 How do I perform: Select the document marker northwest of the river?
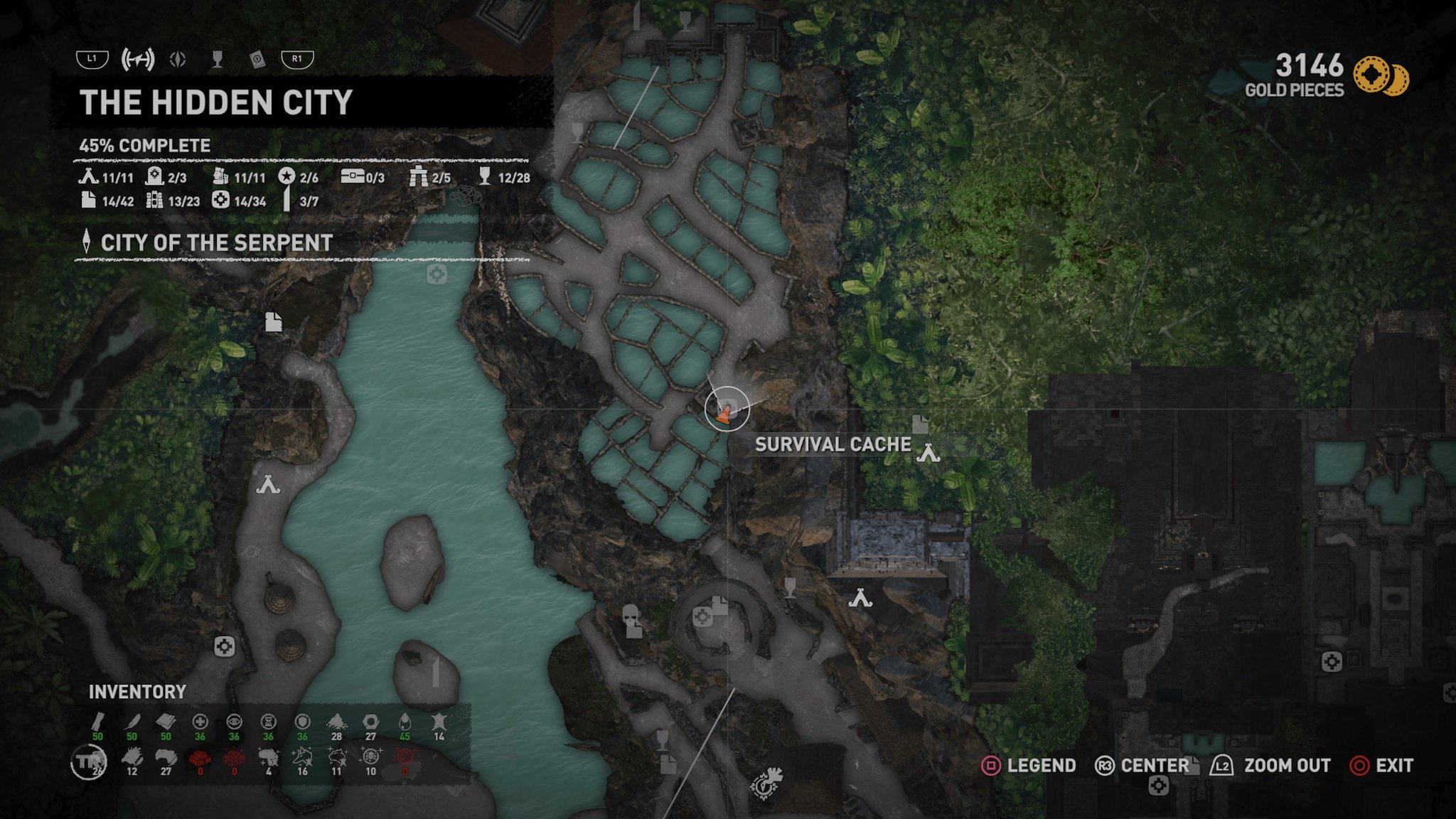tap(274, 322)
